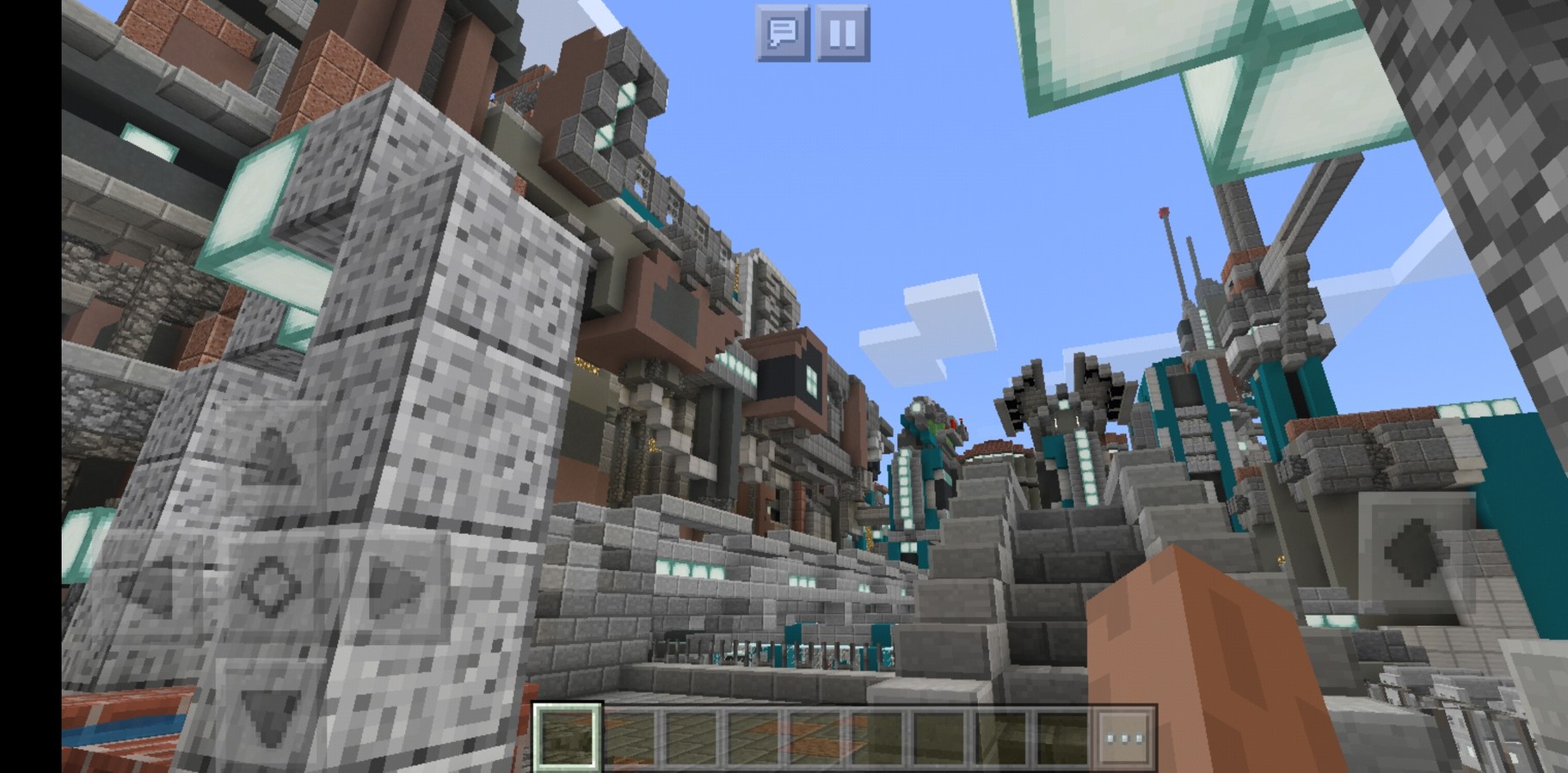Open the chat window button

[x=782, y=34]
